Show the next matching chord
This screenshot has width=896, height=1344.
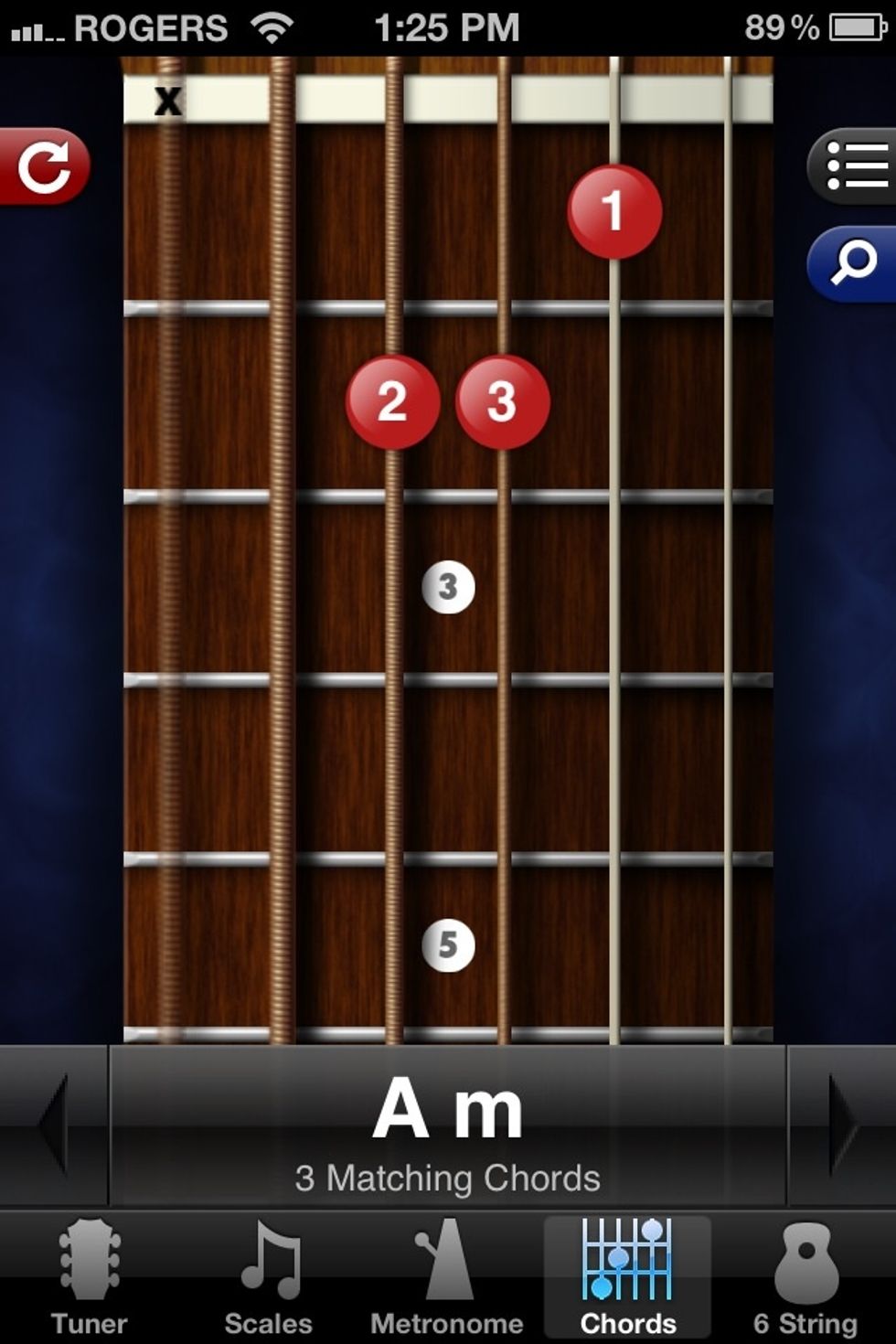point(841,1125)
